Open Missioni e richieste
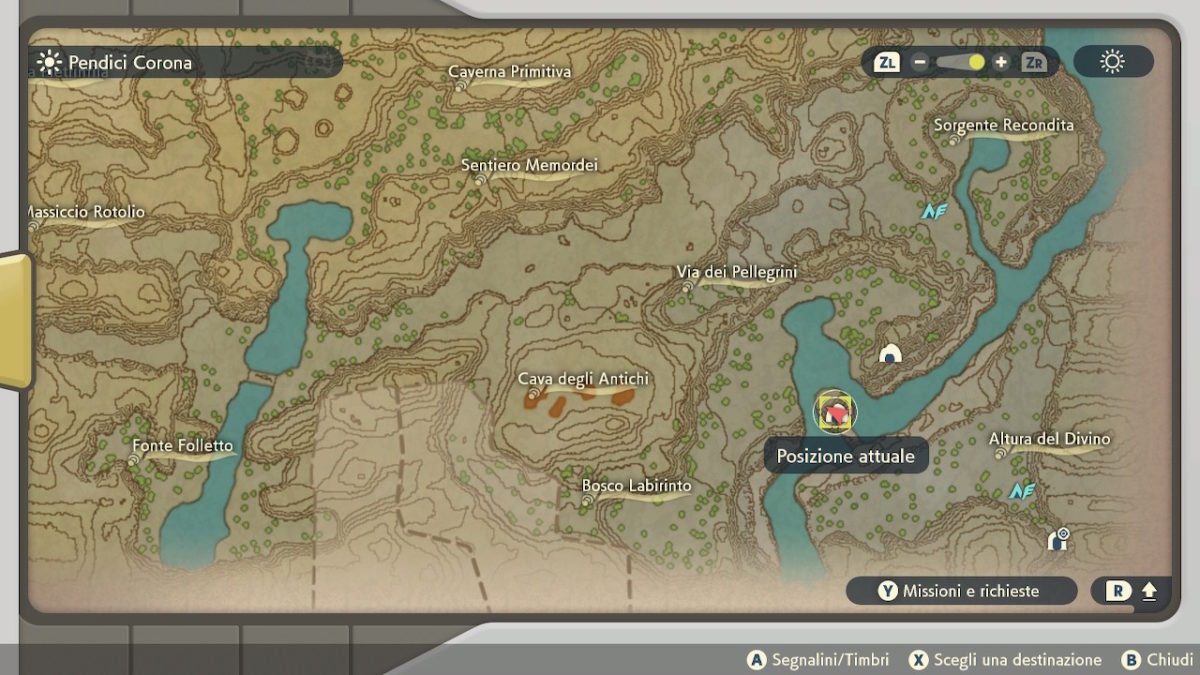1200x675 pixels. coord(960,591)
